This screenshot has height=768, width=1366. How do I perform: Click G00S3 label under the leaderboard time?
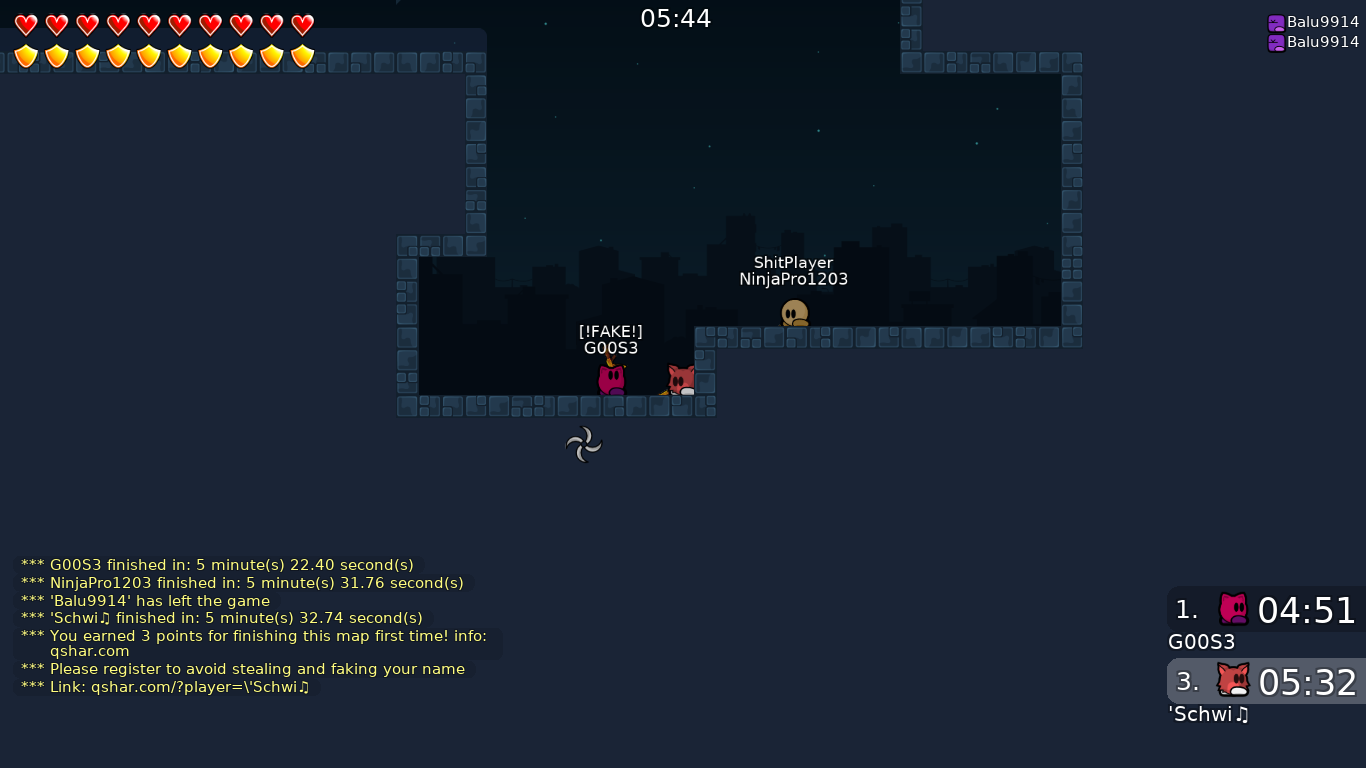tap(1201, 642)
